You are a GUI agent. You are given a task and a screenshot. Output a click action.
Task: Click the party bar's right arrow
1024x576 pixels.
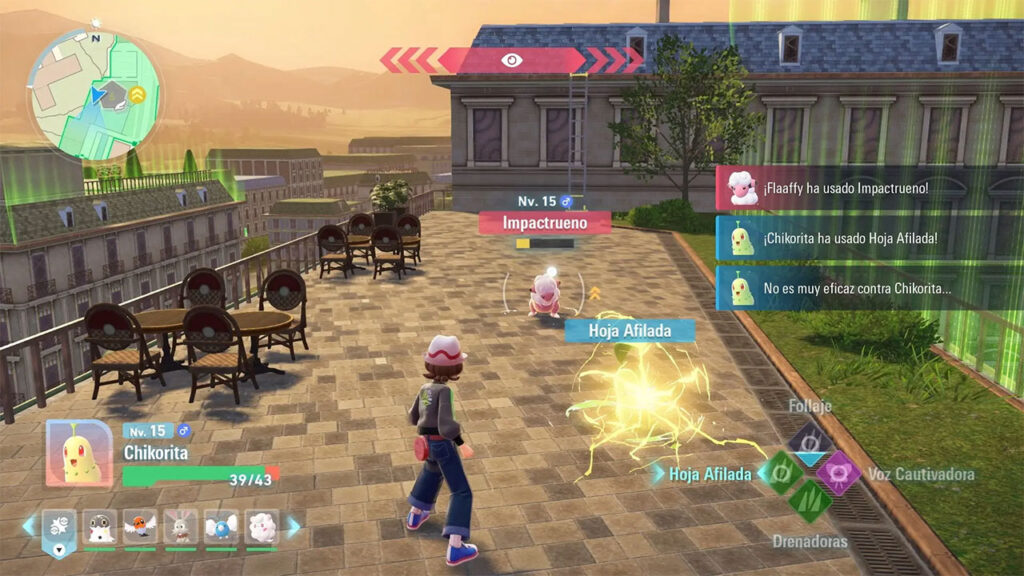tap(293, 526)
